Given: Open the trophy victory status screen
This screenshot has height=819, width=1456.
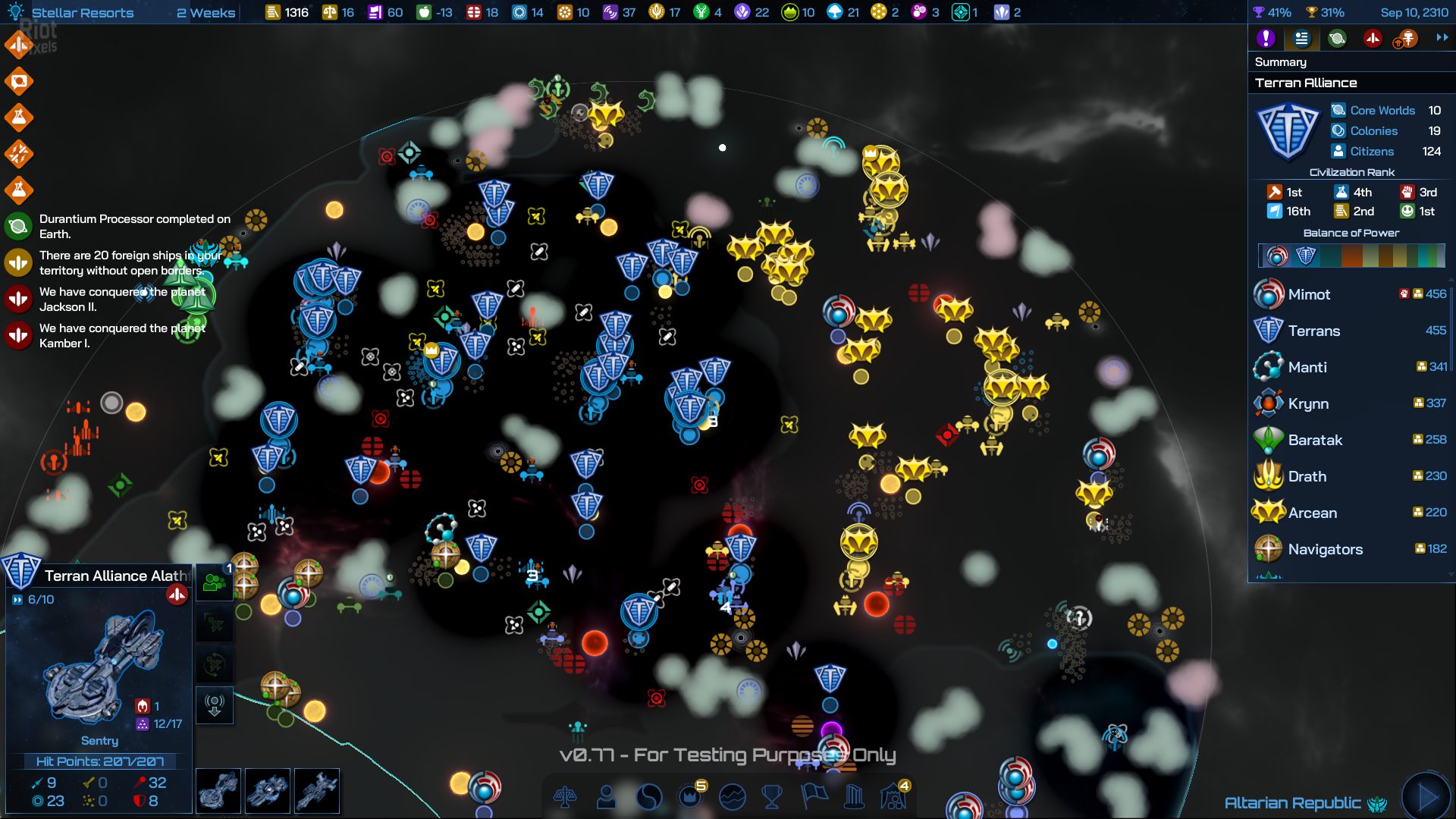Looking at the screenshot, I should (772, 797).
